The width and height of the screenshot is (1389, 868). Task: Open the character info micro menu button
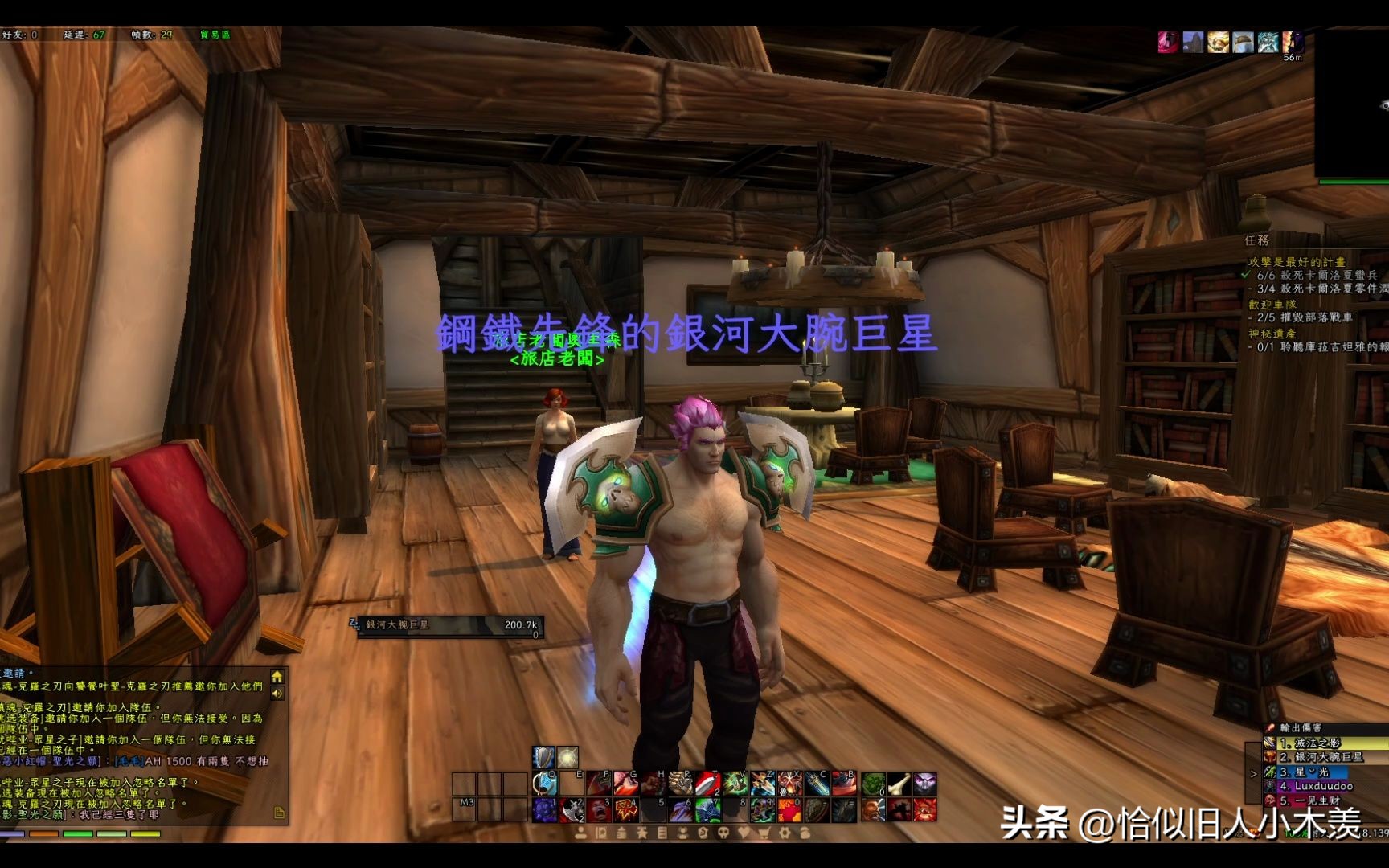point(581,833)
